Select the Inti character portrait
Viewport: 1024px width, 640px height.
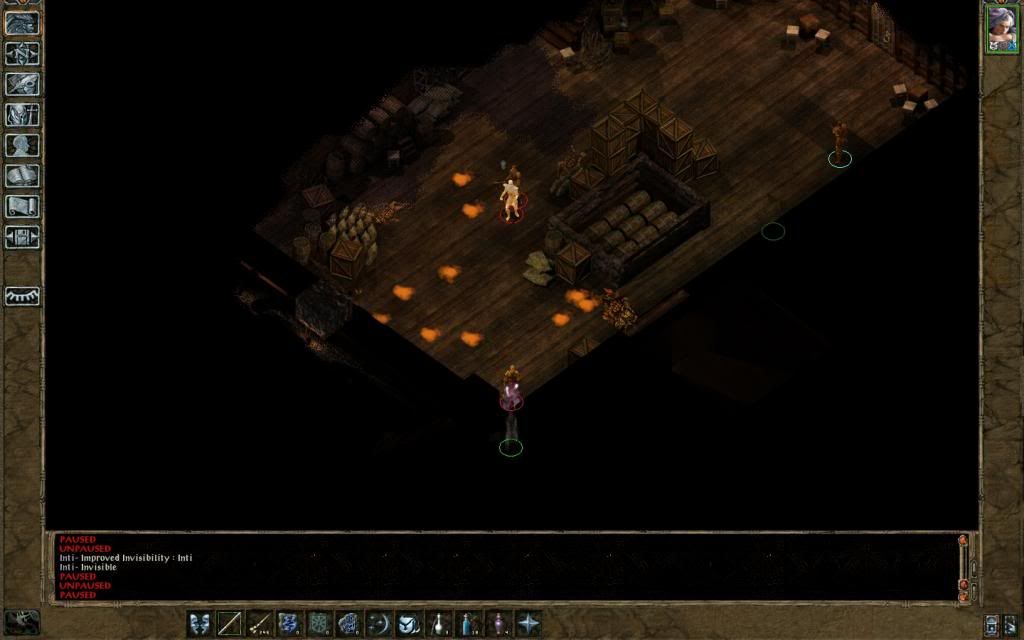[1001, 27]
